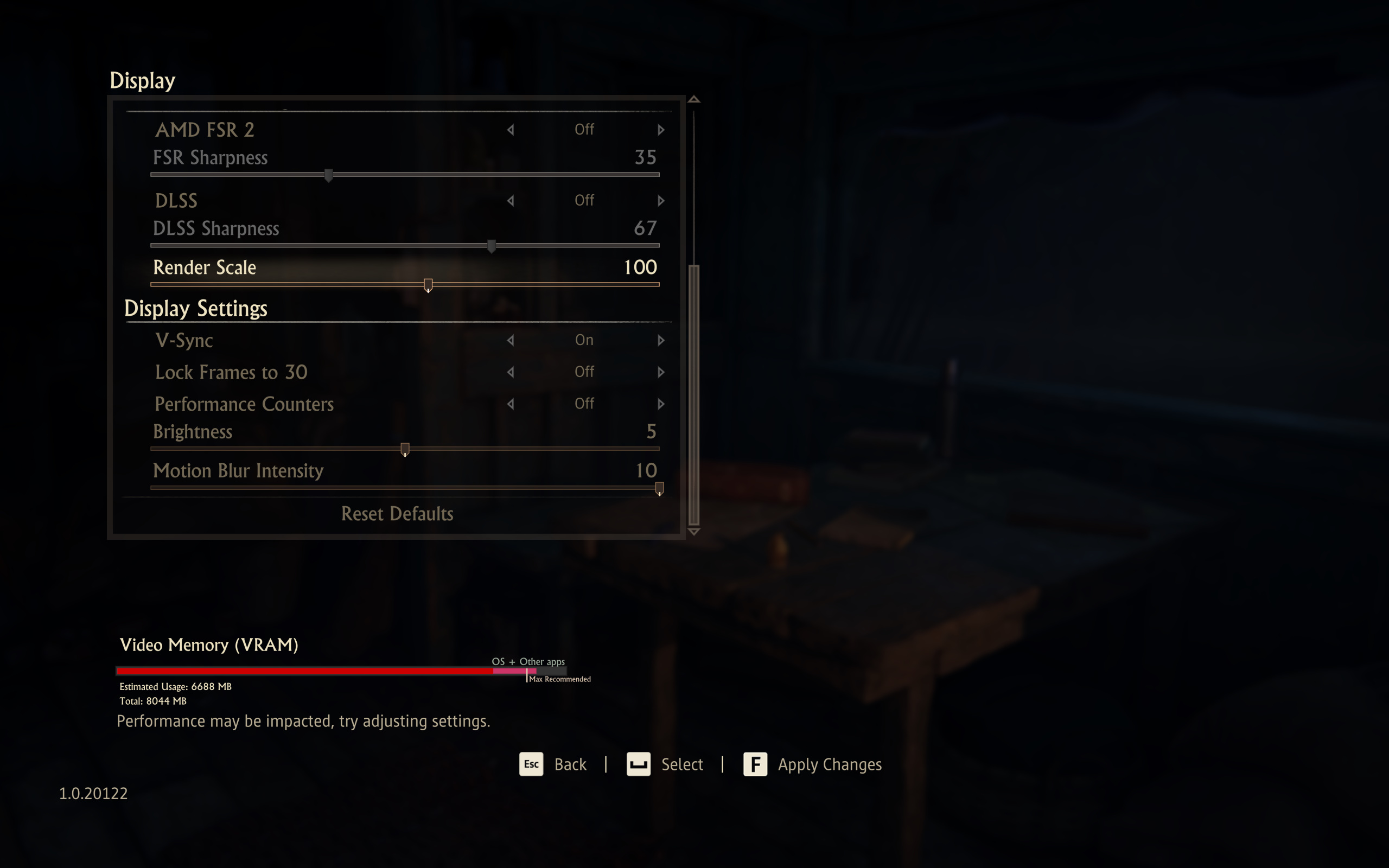Image resolution: width=1389 pixels, height=868 pixels.
Task: Click the settings list scrollbar thumb
Action: (694, 395)
